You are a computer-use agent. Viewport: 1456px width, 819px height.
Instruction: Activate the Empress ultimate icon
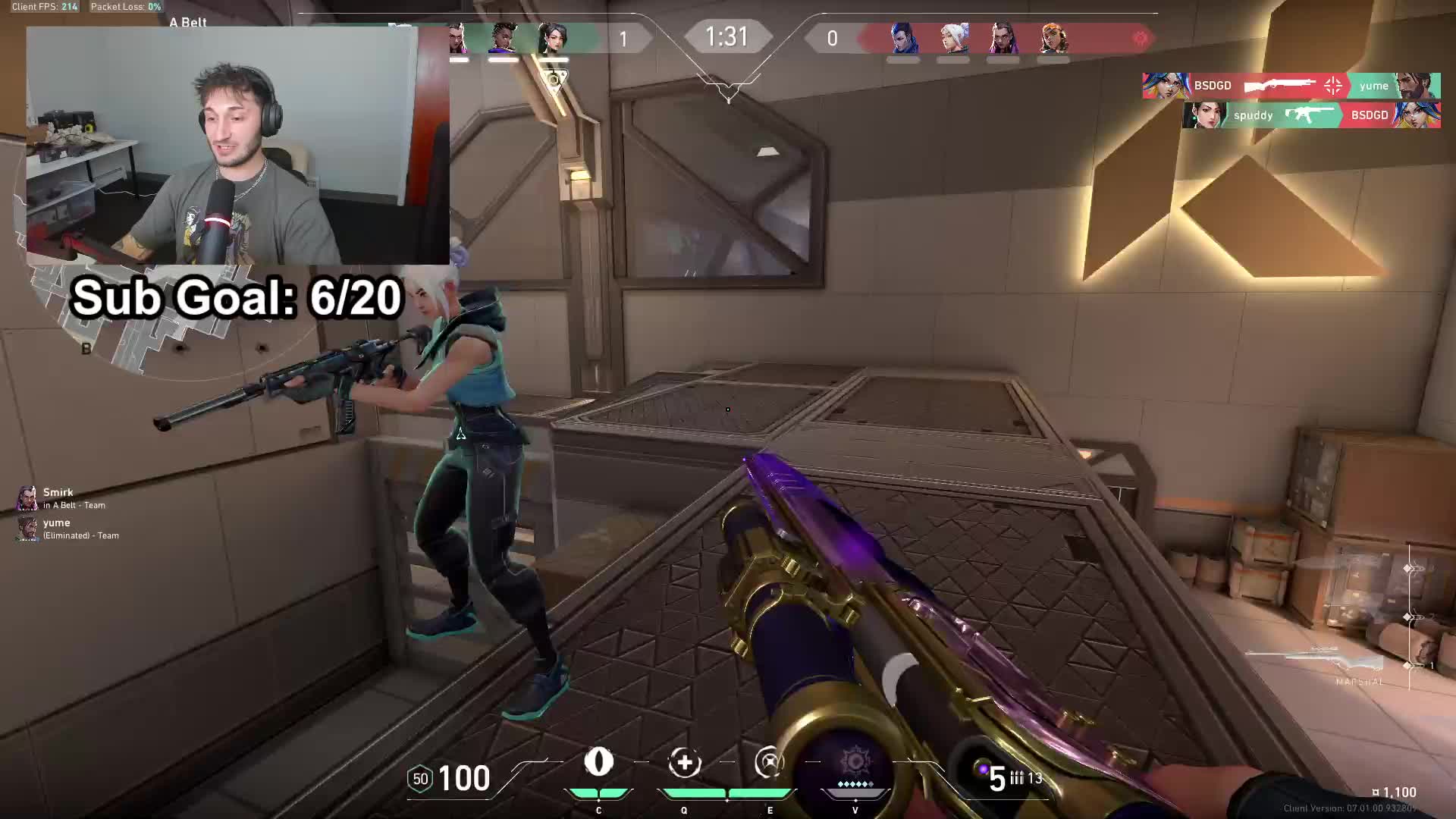[855, 763]
